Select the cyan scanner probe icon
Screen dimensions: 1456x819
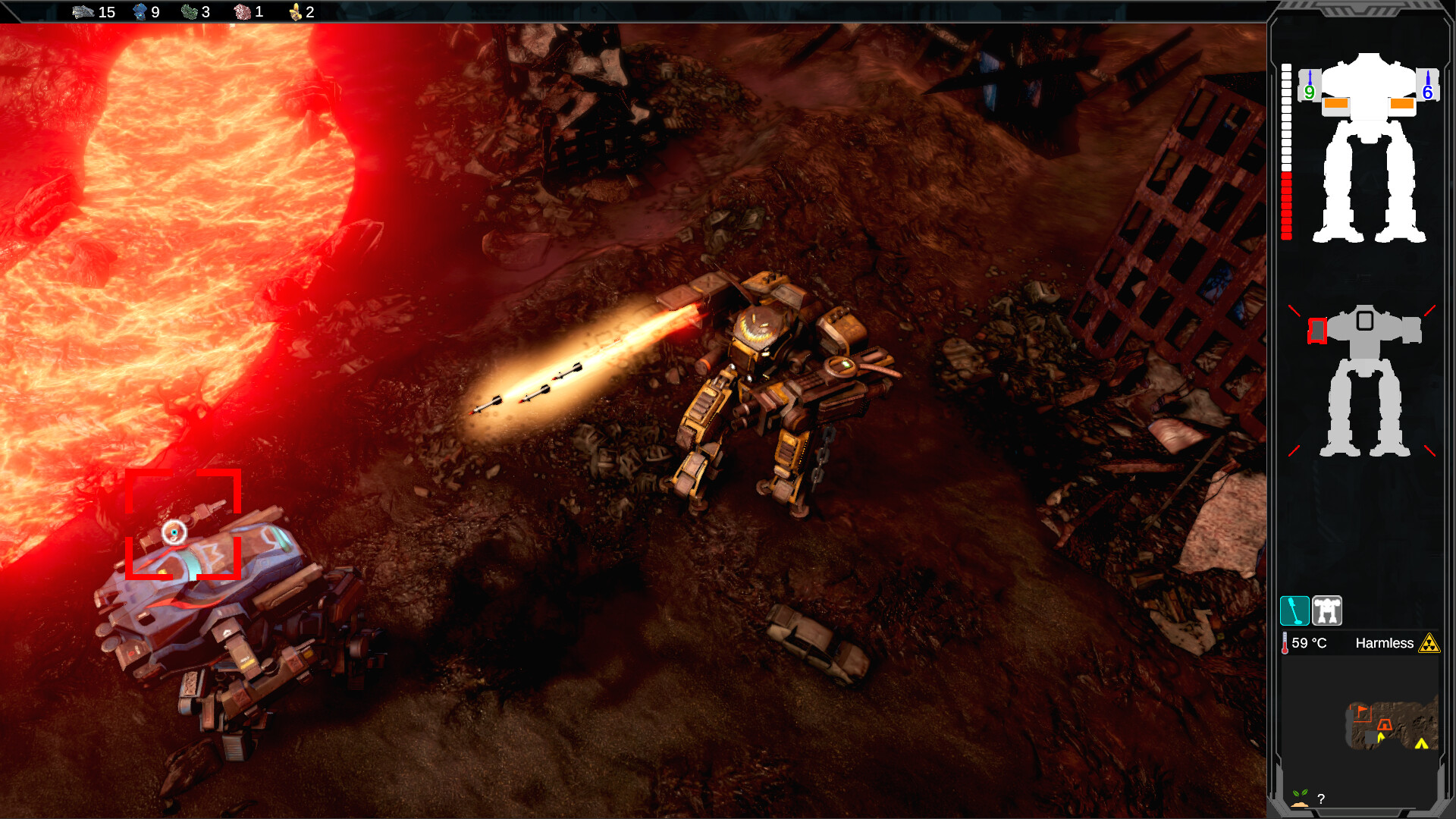tap(1294, 610)
